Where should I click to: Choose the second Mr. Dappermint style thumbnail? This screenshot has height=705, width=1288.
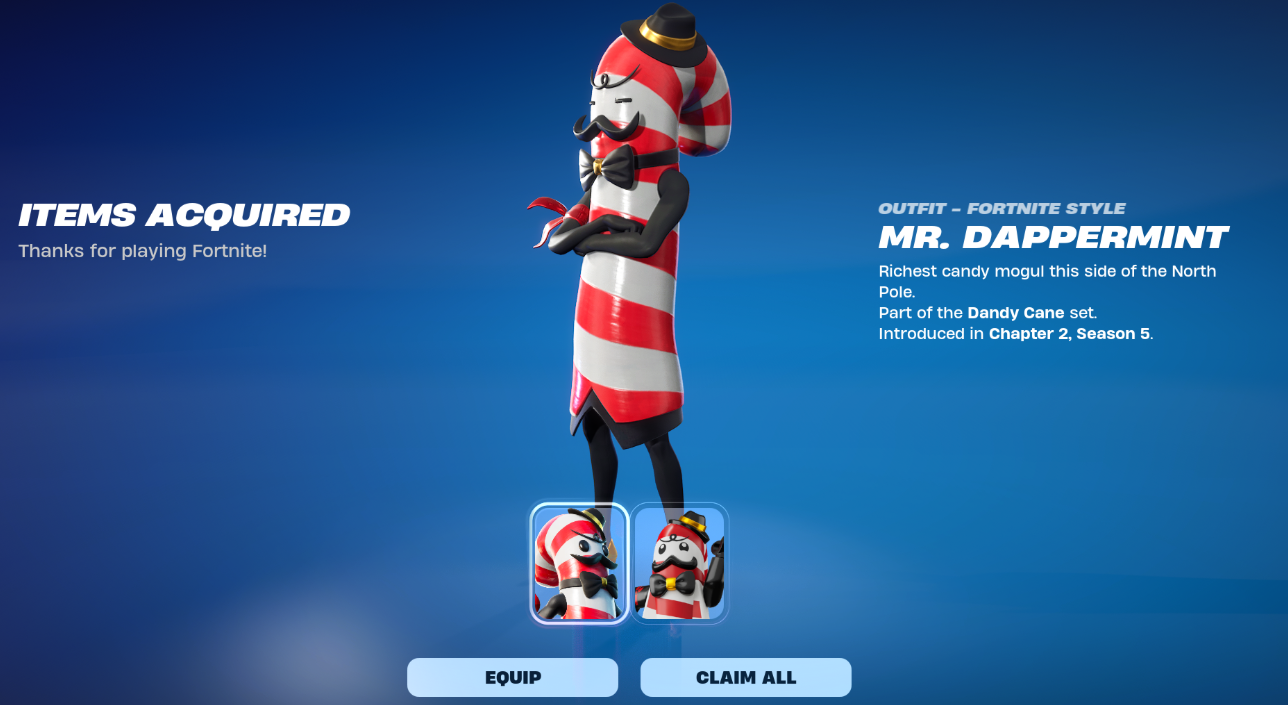pos(679,563)
